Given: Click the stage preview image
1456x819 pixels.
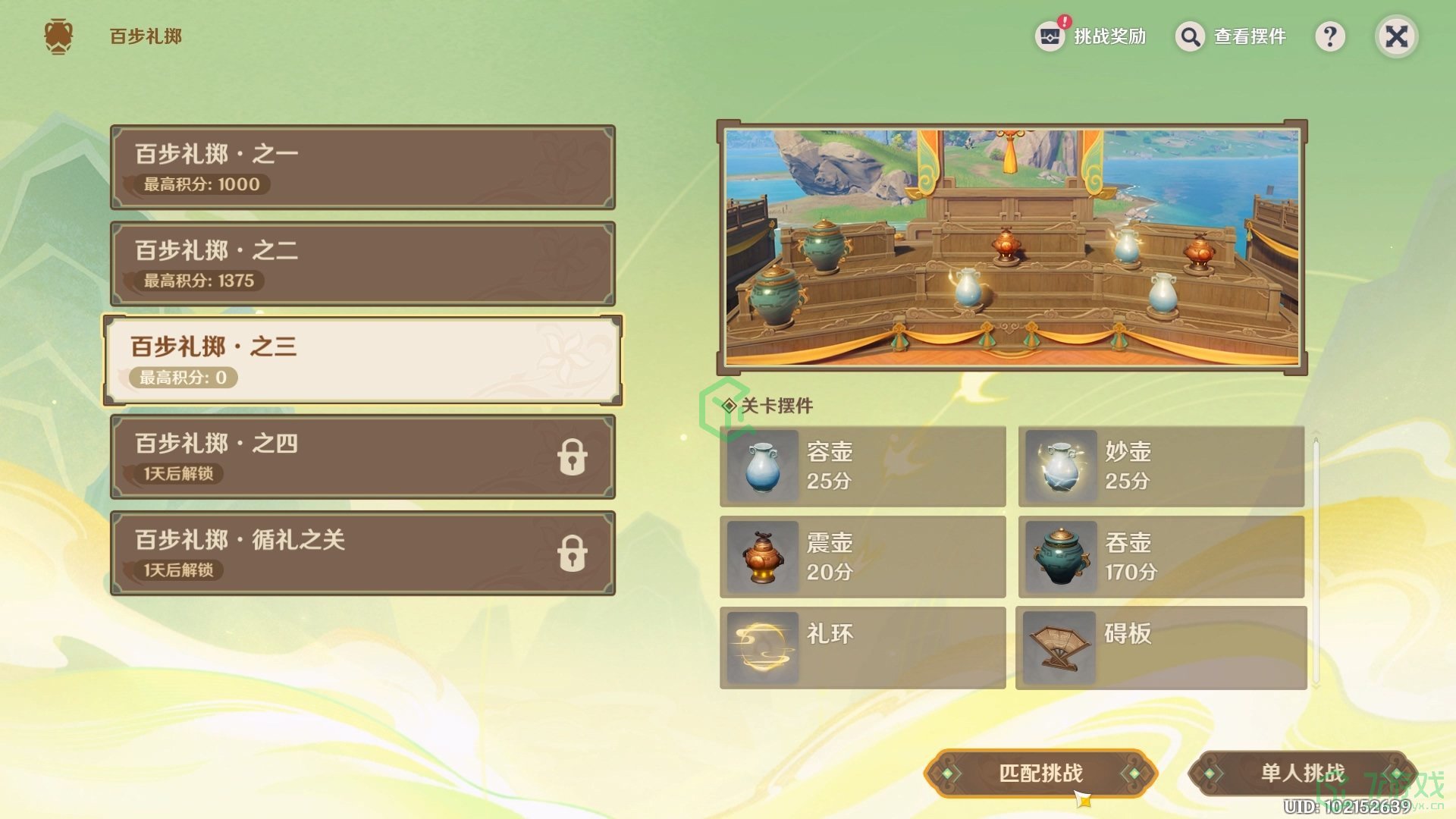Looking at the screenshot, I should tap(1012, 247).
